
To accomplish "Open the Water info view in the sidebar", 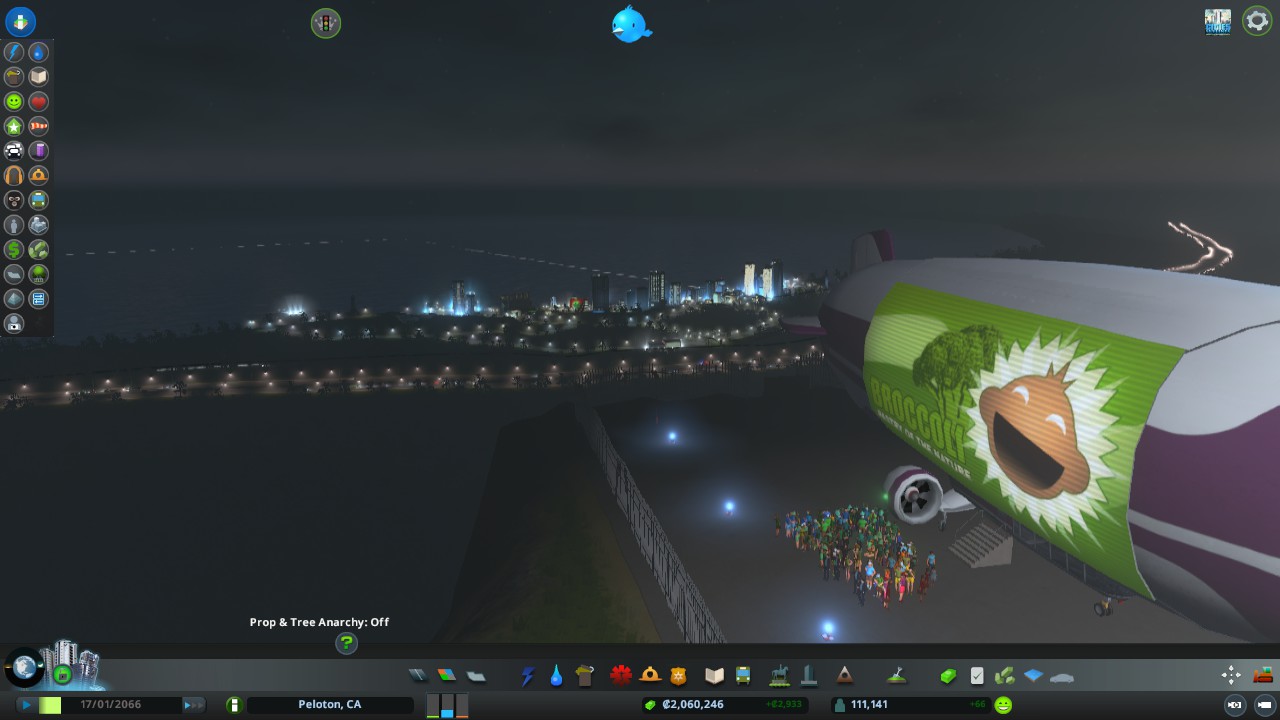I will 38,52.
